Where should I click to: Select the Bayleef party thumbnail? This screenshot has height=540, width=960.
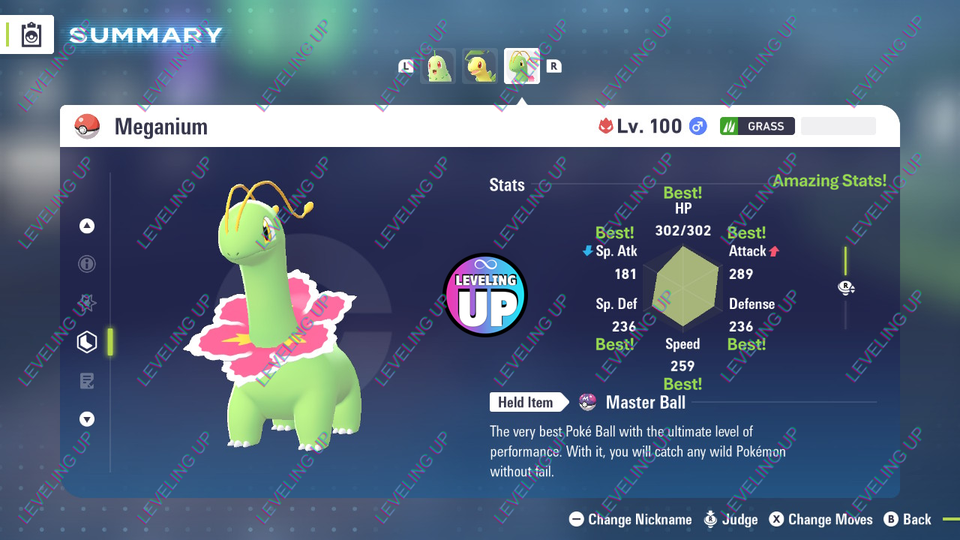coord(481,67)
